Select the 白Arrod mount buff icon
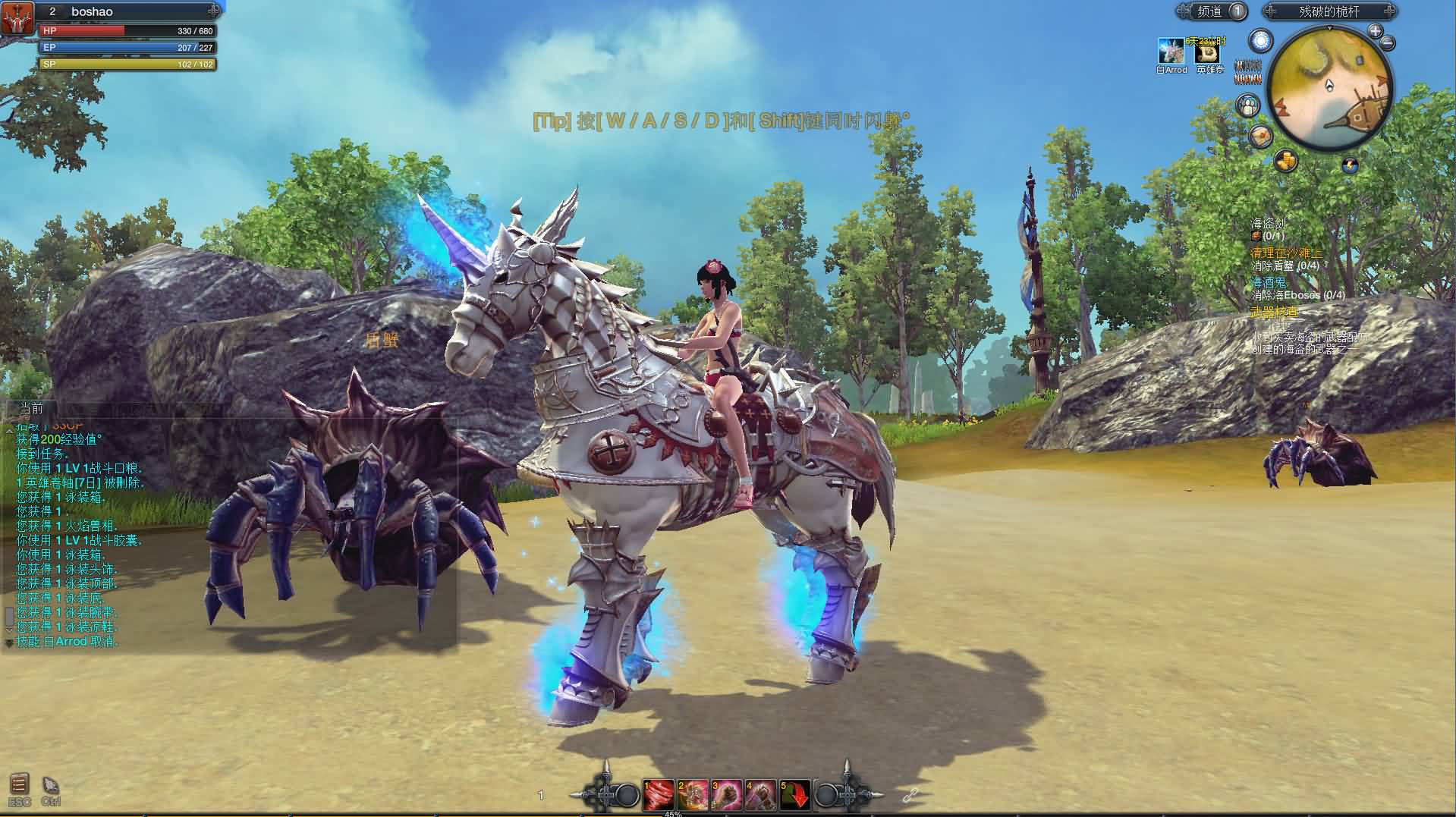The height and width of the screenshot is (817, 1456). click(x=1171, y=51)
